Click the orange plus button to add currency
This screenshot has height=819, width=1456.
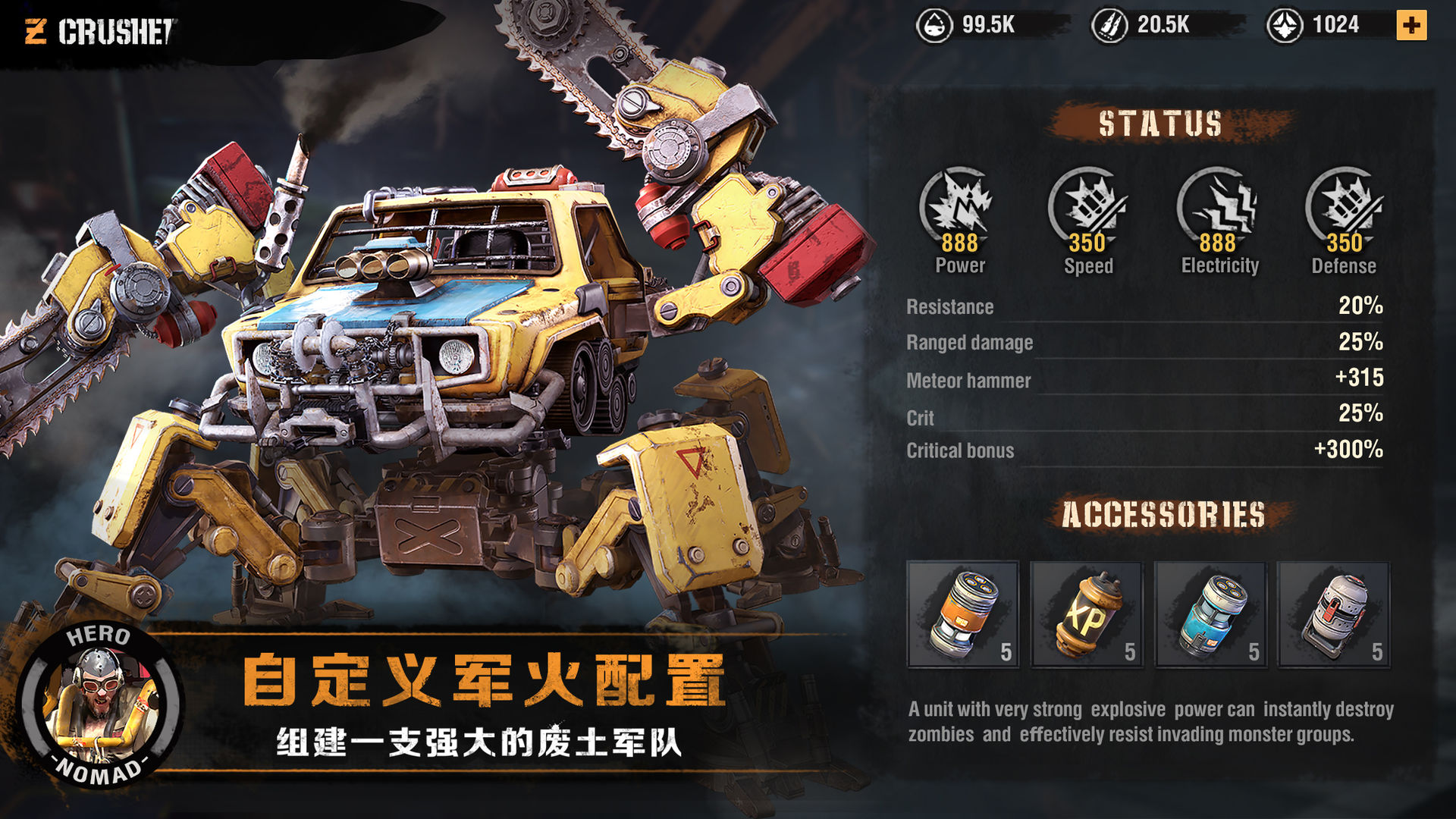click(x=1411, y=25)
